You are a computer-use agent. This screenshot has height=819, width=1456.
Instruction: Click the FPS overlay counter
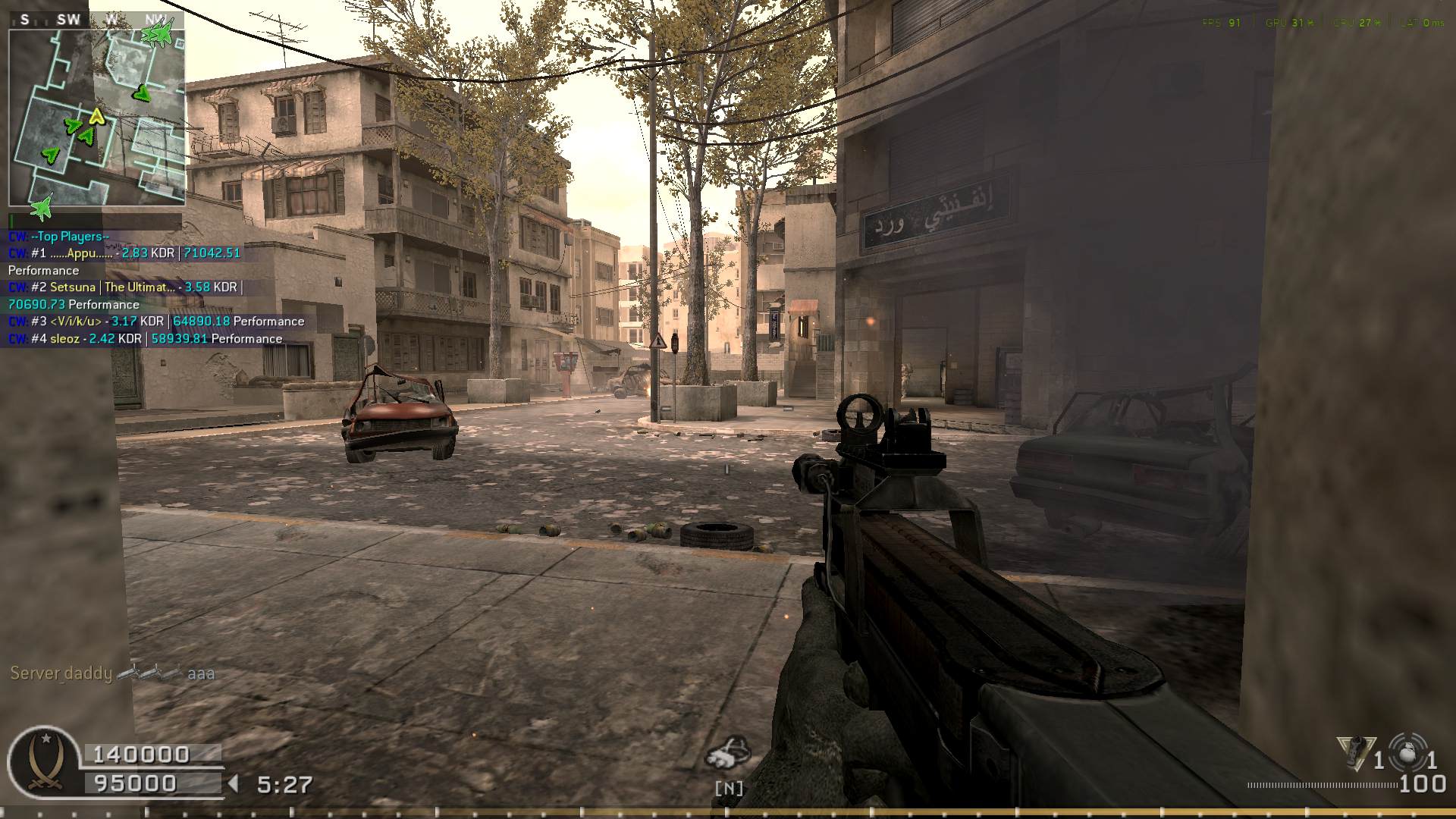1221,23
